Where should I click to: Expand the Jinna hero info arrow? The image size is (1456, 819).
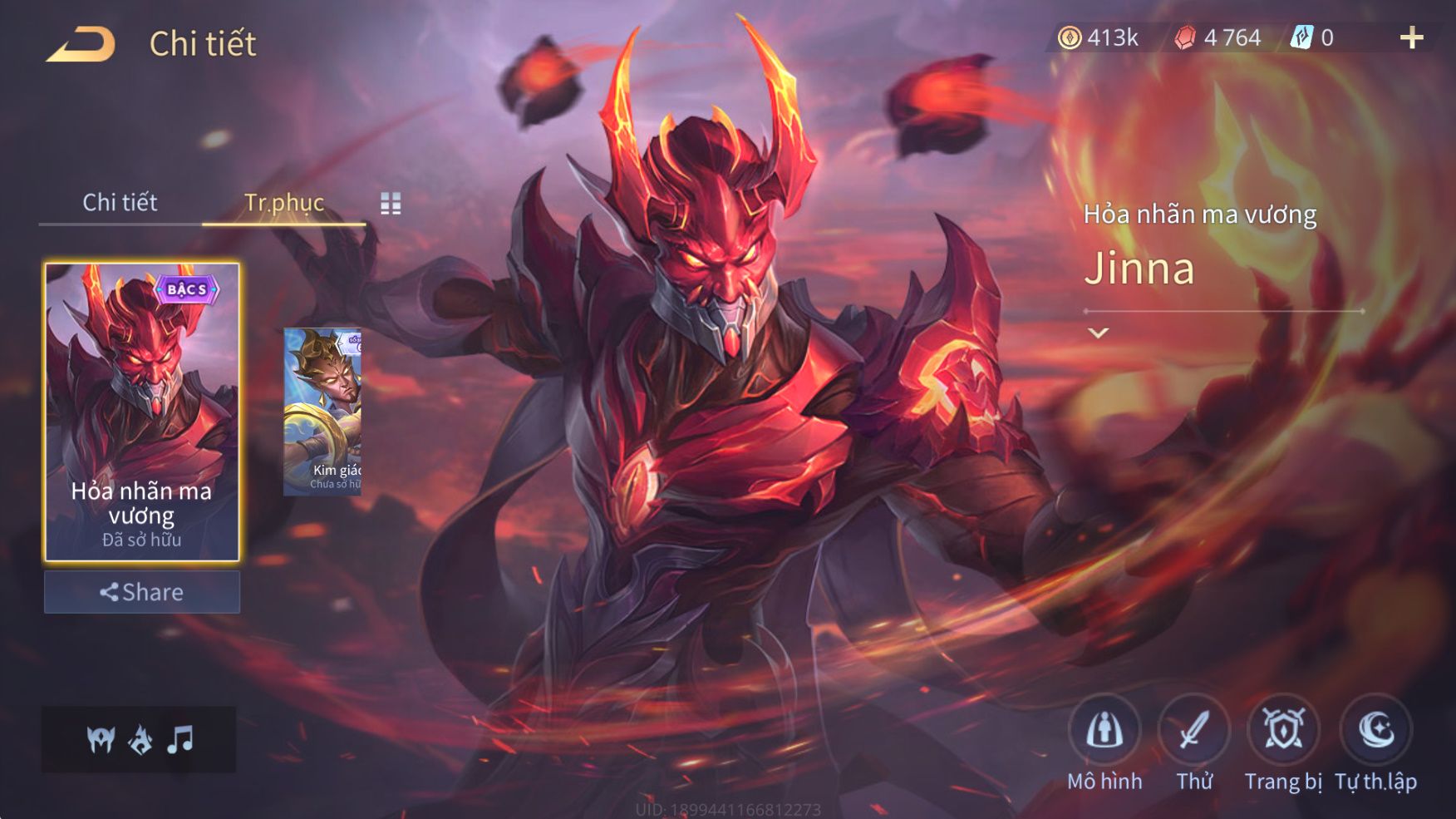click(x=1099, y=333)
